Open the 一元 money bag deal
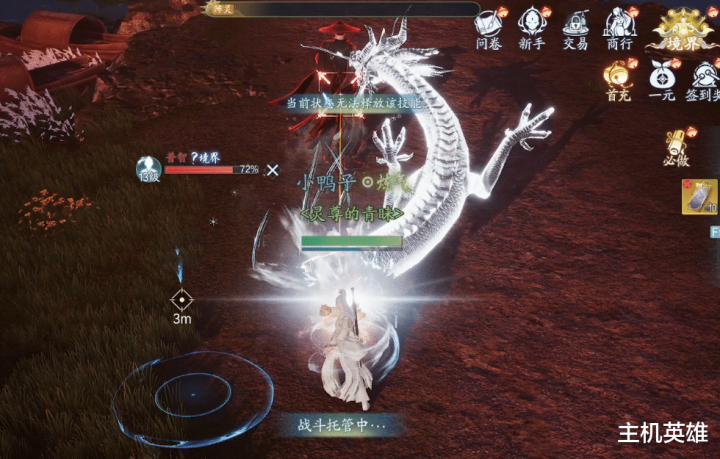 (x=661, y=79)
